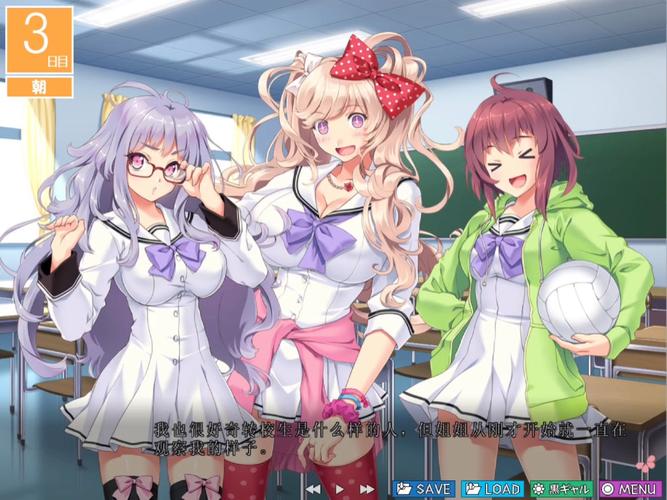Rewind with the double-left arrow control

click(x=315, y=489)
